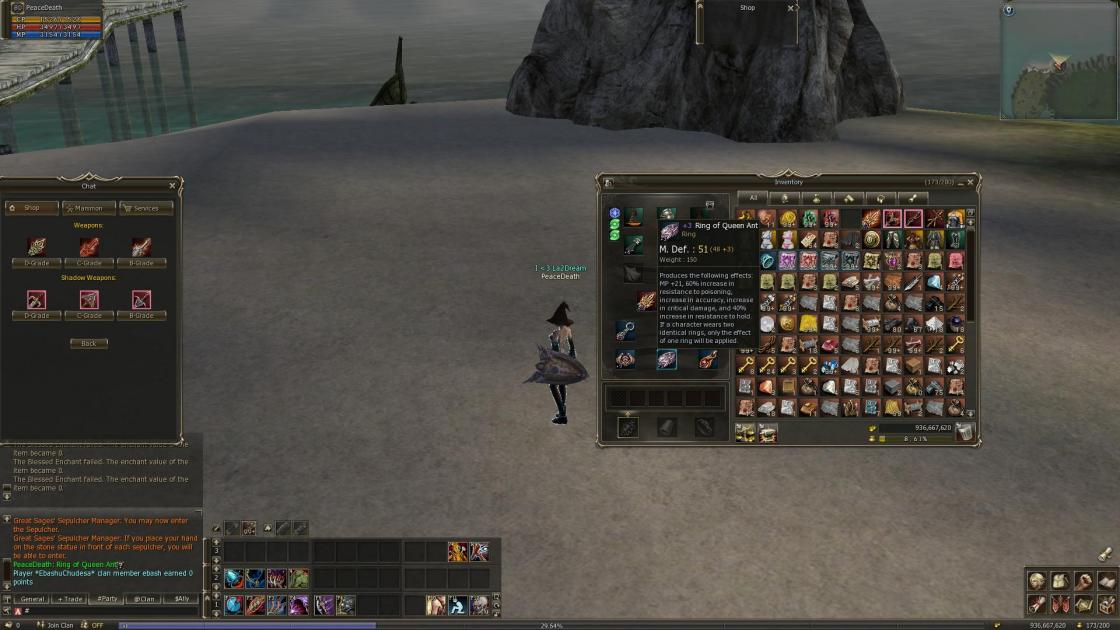This screenshot has width=1120, height=630.
Task: Go Back in the shop dialog
Action: click(x=89, y=343)
